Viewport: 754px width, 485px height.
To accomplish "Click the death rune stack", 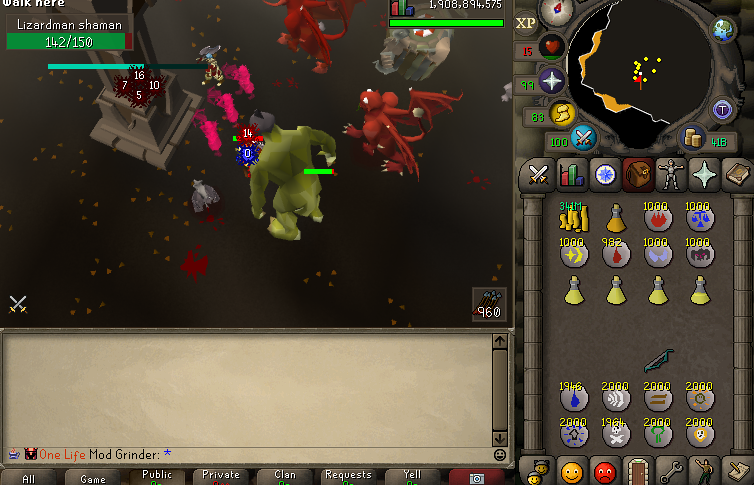I will coord(615,433).
